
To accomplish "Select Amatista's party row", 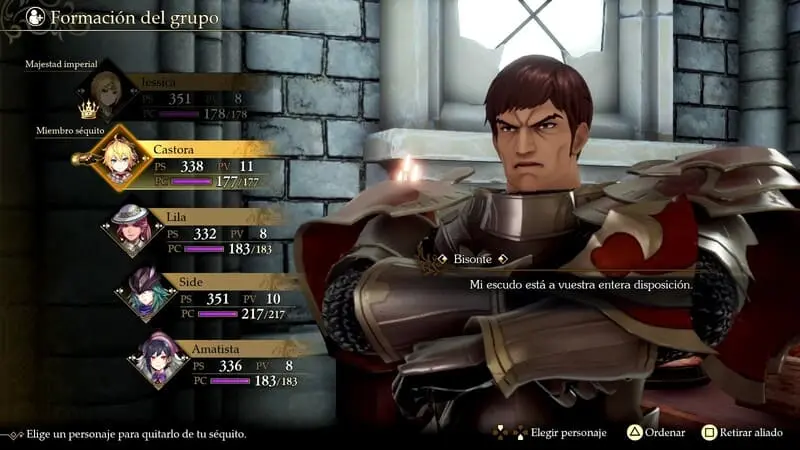I will pyautogui.click(x=232, y=364).
